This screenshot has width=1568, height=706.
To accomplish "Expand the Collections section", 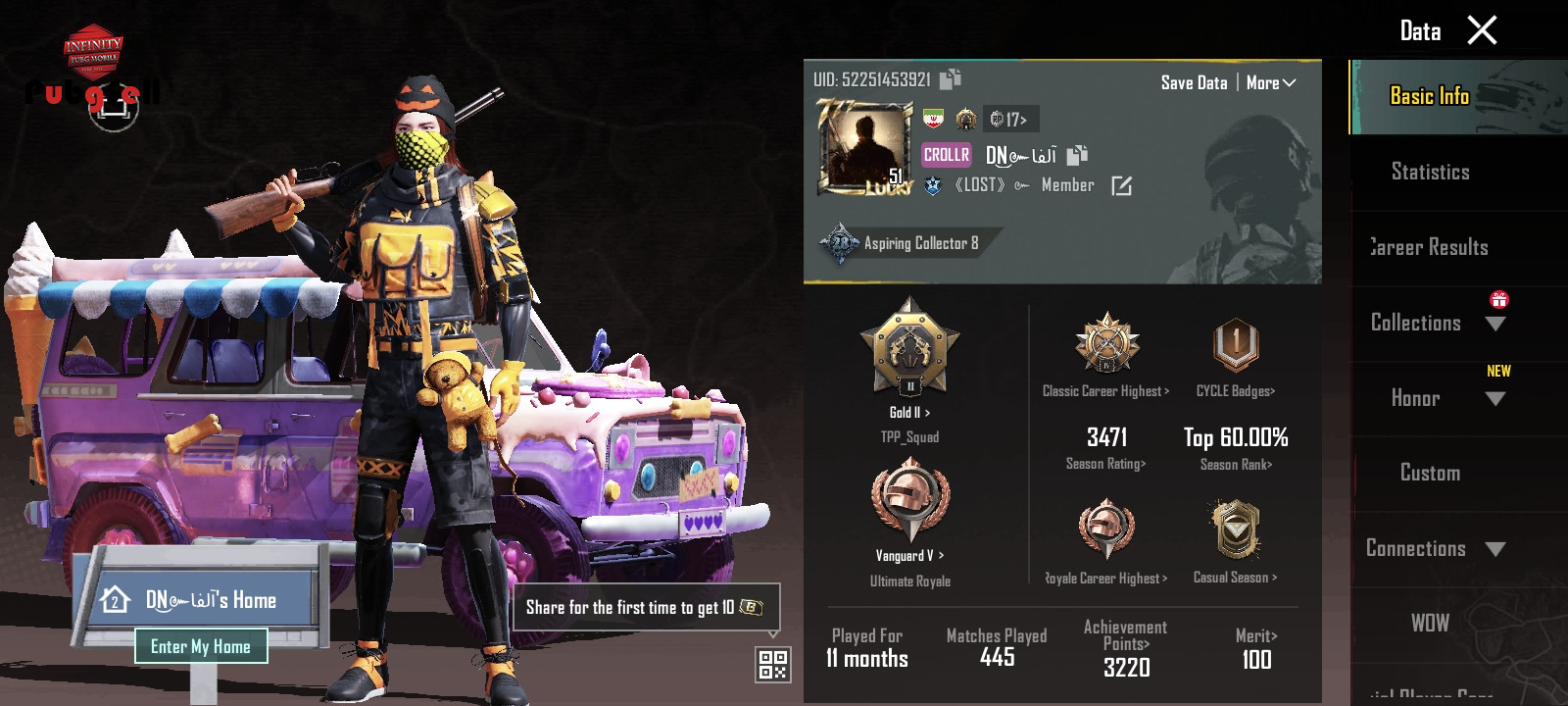I will pyautogui.click(x=1495, y=324).
